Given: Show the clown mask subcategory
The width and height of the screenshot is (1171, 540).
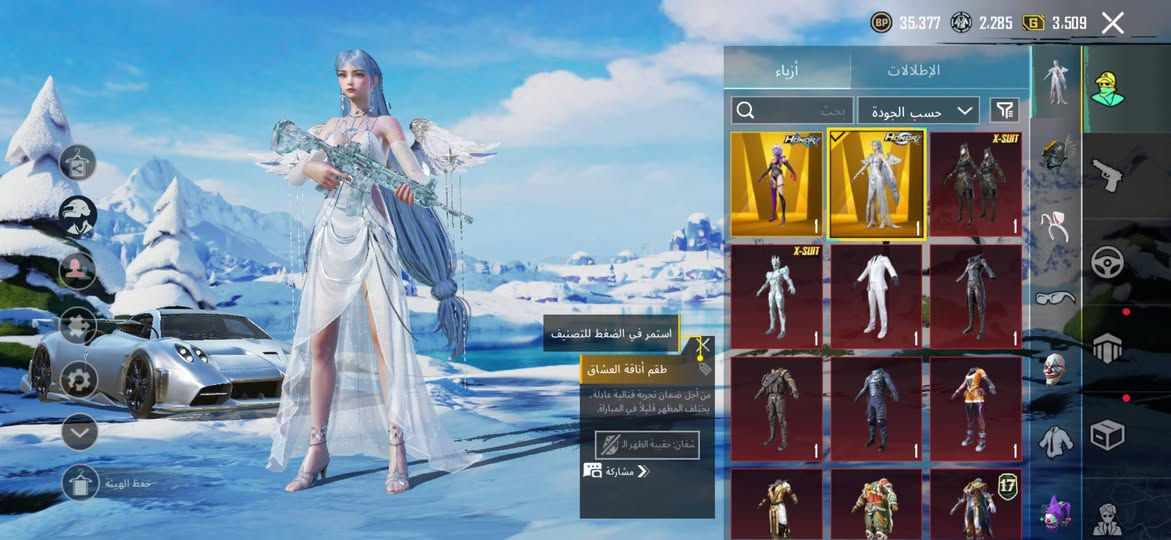Looking at the screenshot, I should (x=1056, y=368).
